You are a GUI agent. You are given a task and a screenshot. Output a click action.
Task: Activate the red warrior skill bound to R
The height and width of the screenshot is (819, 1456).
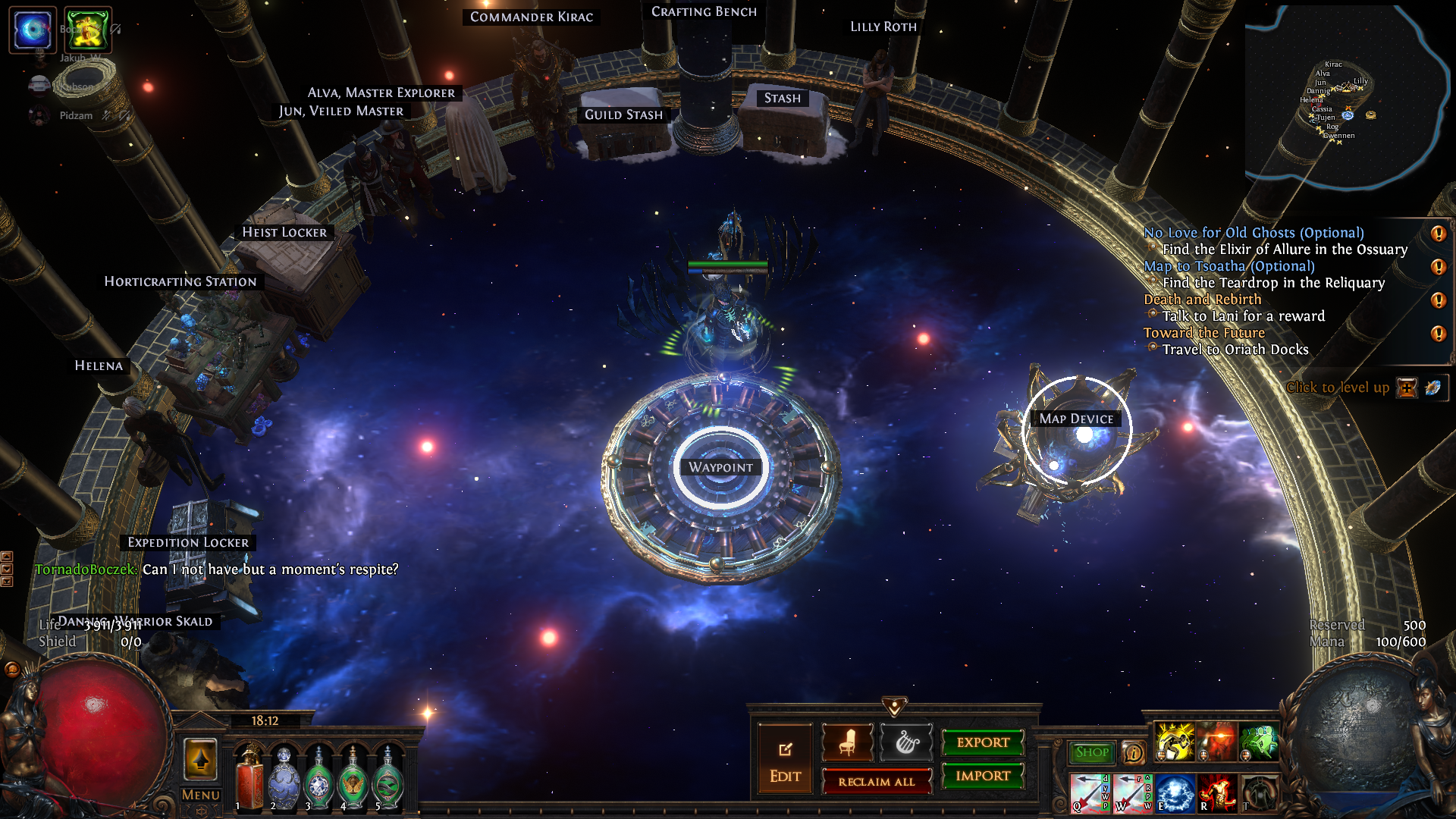pos(1217,793)
